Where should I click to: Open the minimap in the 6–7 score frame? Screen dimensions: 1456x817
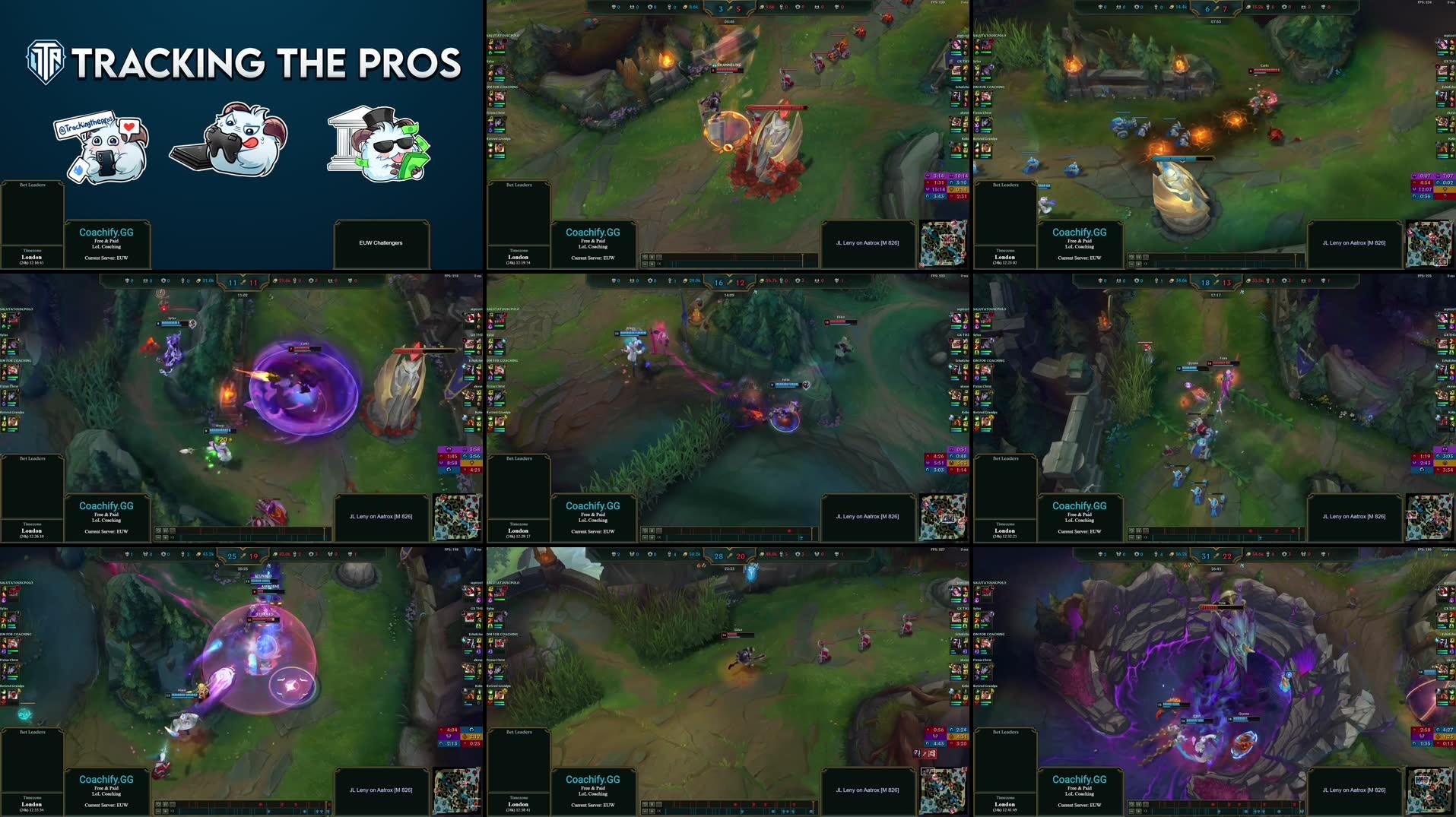[1429, 243]
